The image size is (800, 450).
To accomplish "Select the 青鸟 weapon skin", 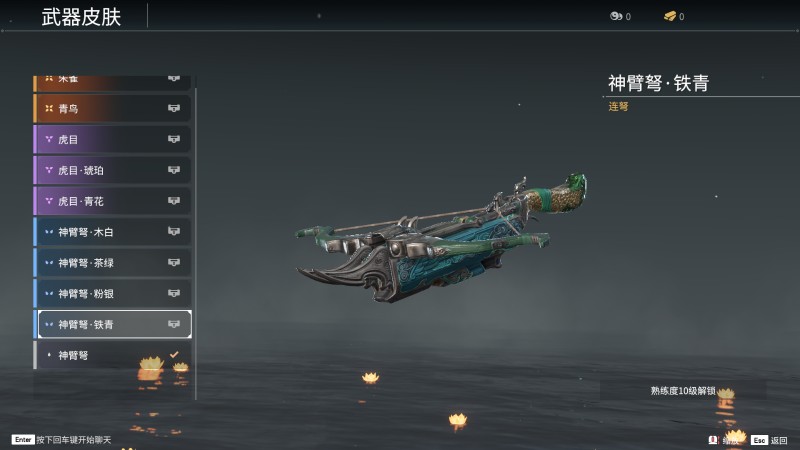I will pyautogui.click(x=112, y=108).
